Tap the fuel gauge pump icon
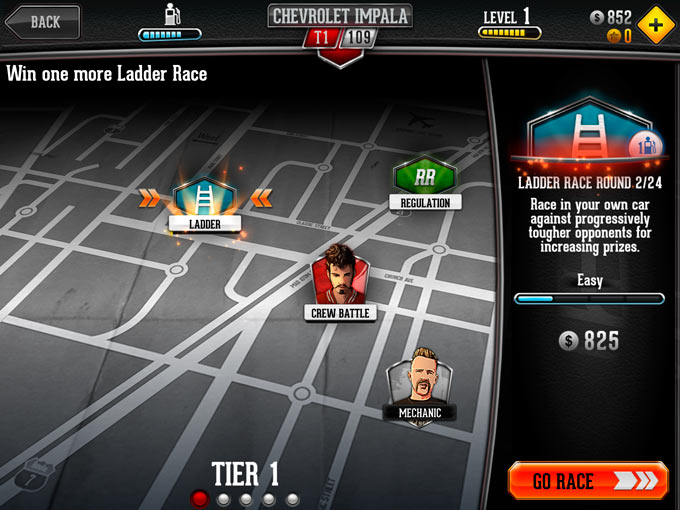The image size is (680, 510). pos(170,16)
